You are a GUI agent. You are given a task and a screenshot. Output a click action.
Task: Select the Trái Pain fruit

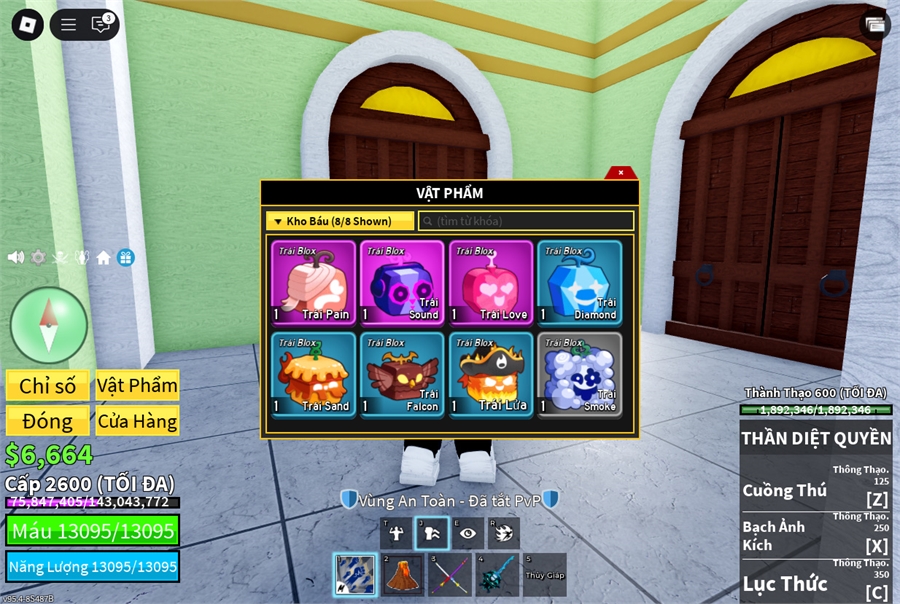click(313, 282)
